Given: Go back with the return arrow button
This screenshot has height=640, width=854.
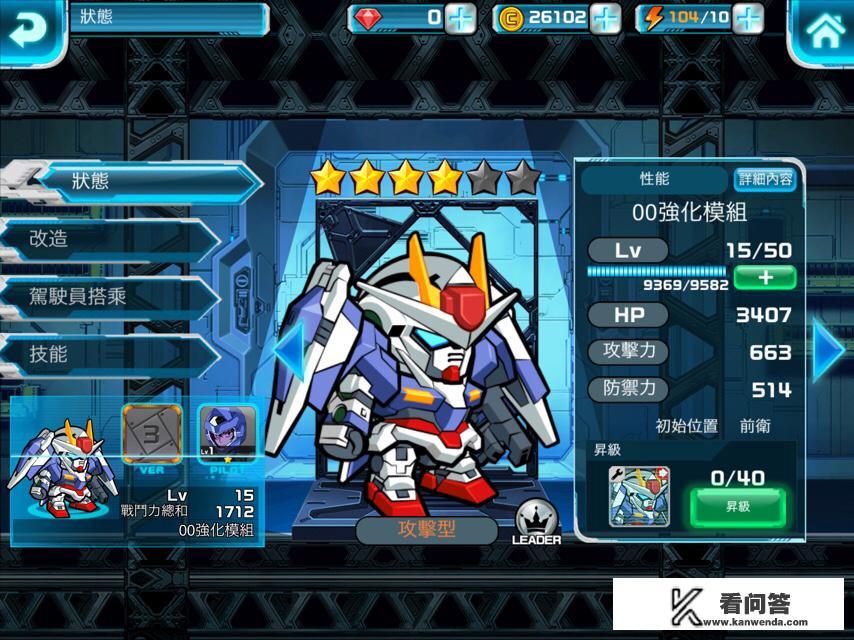Looking at the screenshot, I should (30, 30).
